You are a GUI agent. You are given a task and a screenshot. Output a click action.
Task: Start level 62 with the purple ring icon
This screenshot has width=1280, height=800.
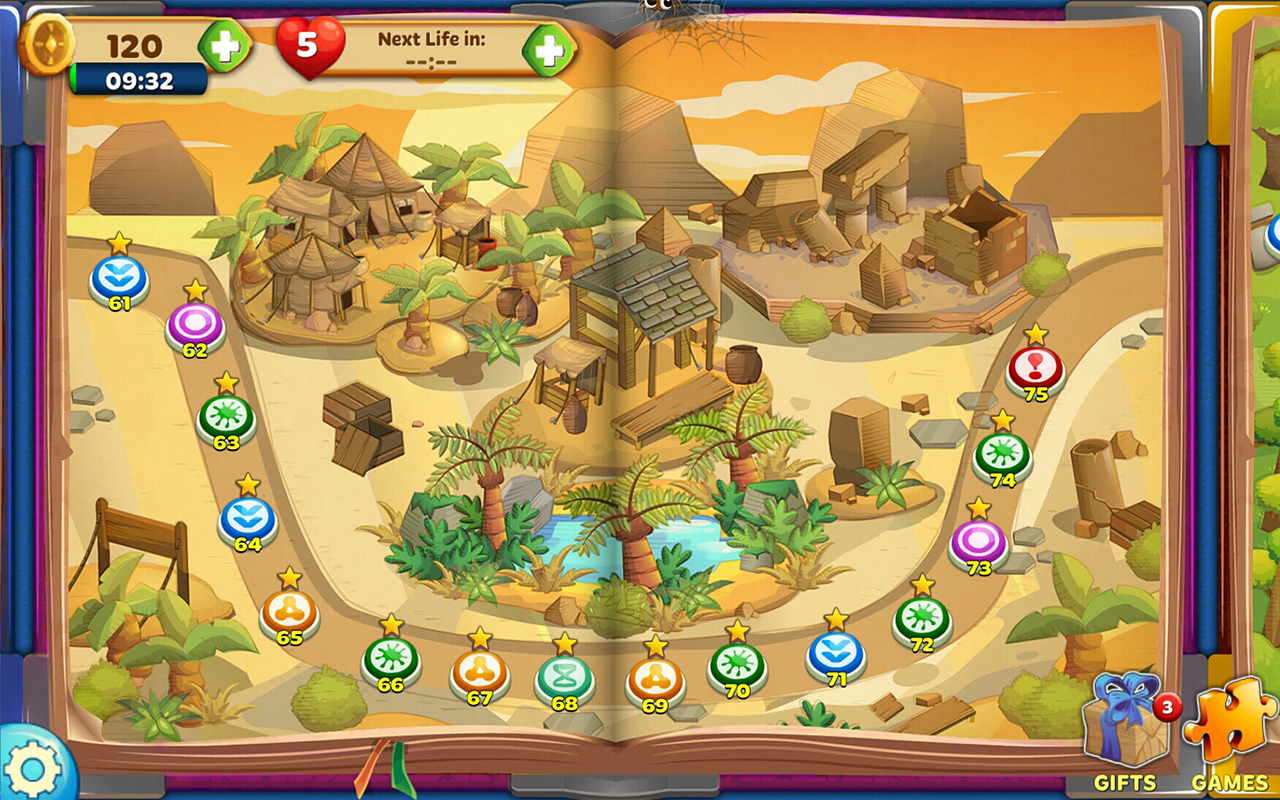[x=194, y=322]
